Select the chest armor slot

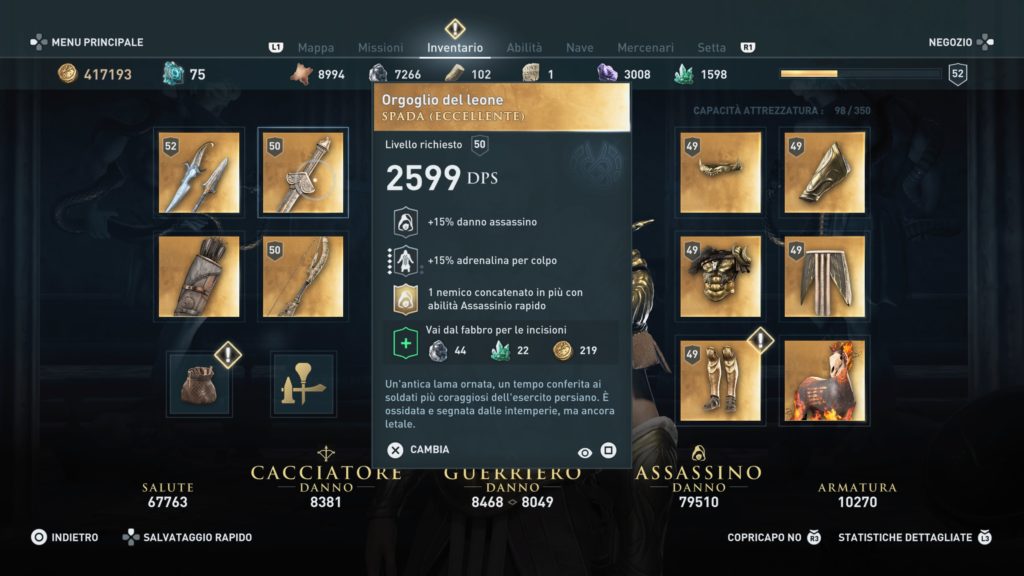720,277
